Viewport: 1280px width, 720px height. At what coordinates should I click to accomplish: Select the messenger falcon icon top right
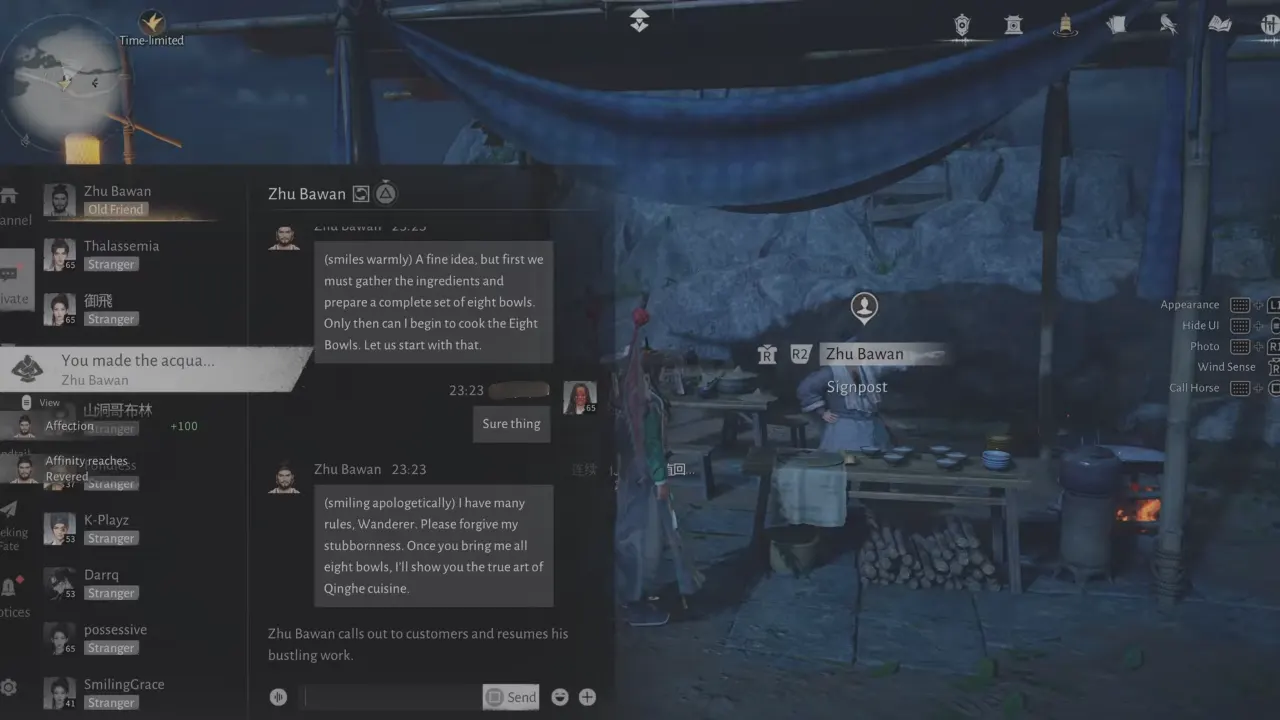click(1168, 23)
